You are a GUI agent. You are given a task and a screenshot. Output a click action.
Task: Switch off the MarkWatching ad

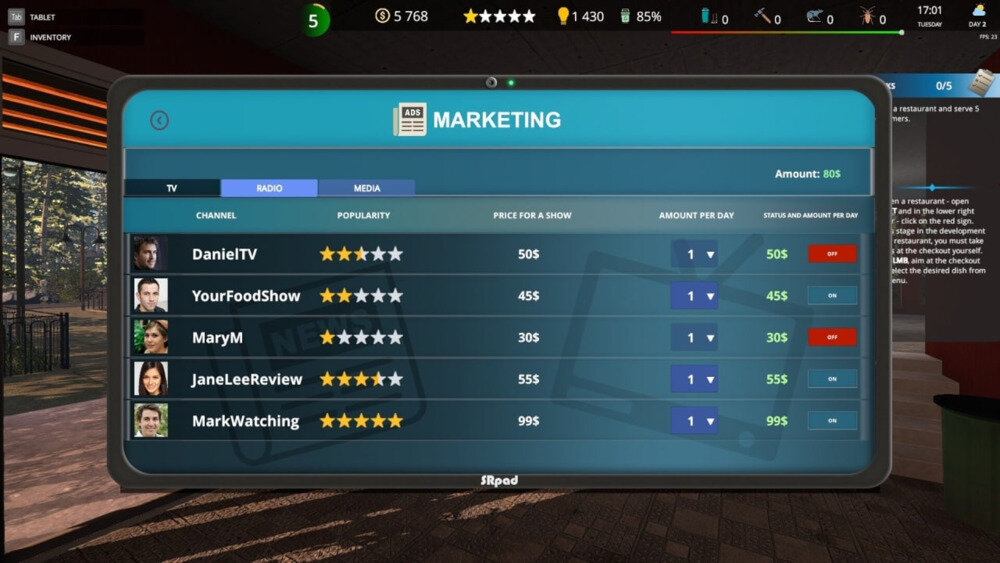click(832, 421)
